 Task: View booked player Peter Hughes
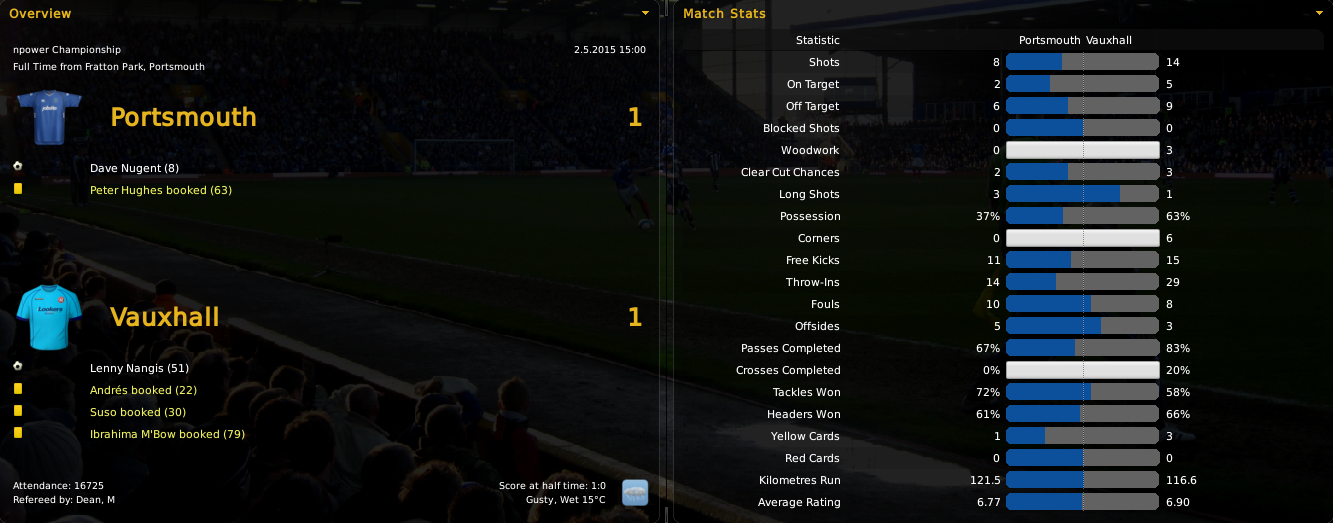(160, 190)
